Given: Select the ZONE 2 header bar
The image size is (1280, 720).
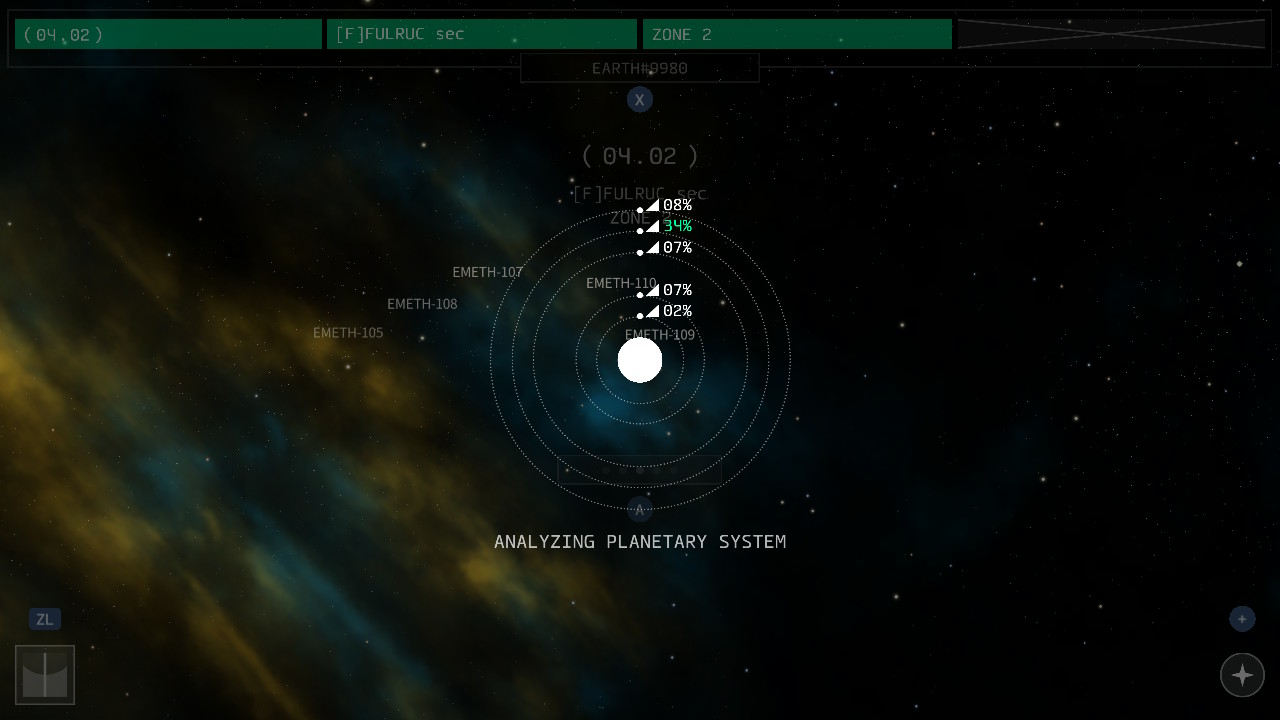Looking at the screenshot, I should pyautogui.click(x=797, y=34).
